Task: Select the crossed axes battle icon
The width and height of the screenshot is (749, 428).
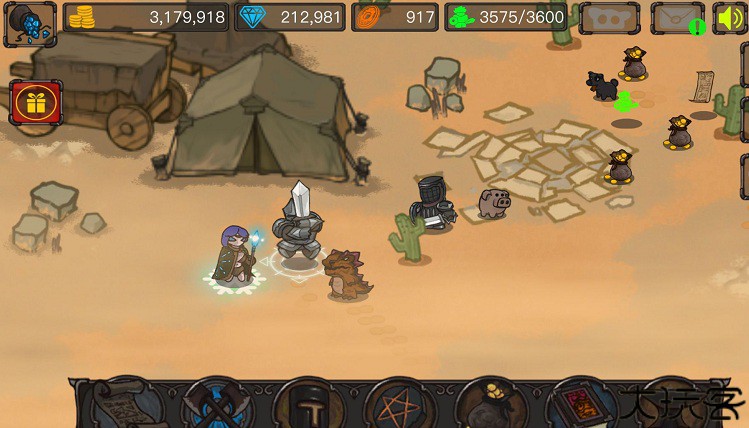Action: pyautogui.click(x=218, y=405)
